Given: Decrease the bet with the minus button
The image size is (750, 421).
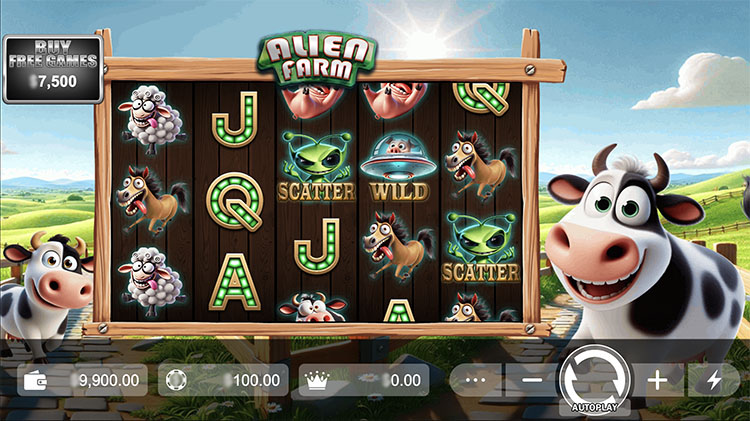Looking at the screenshot, I should tap(532, 380).
